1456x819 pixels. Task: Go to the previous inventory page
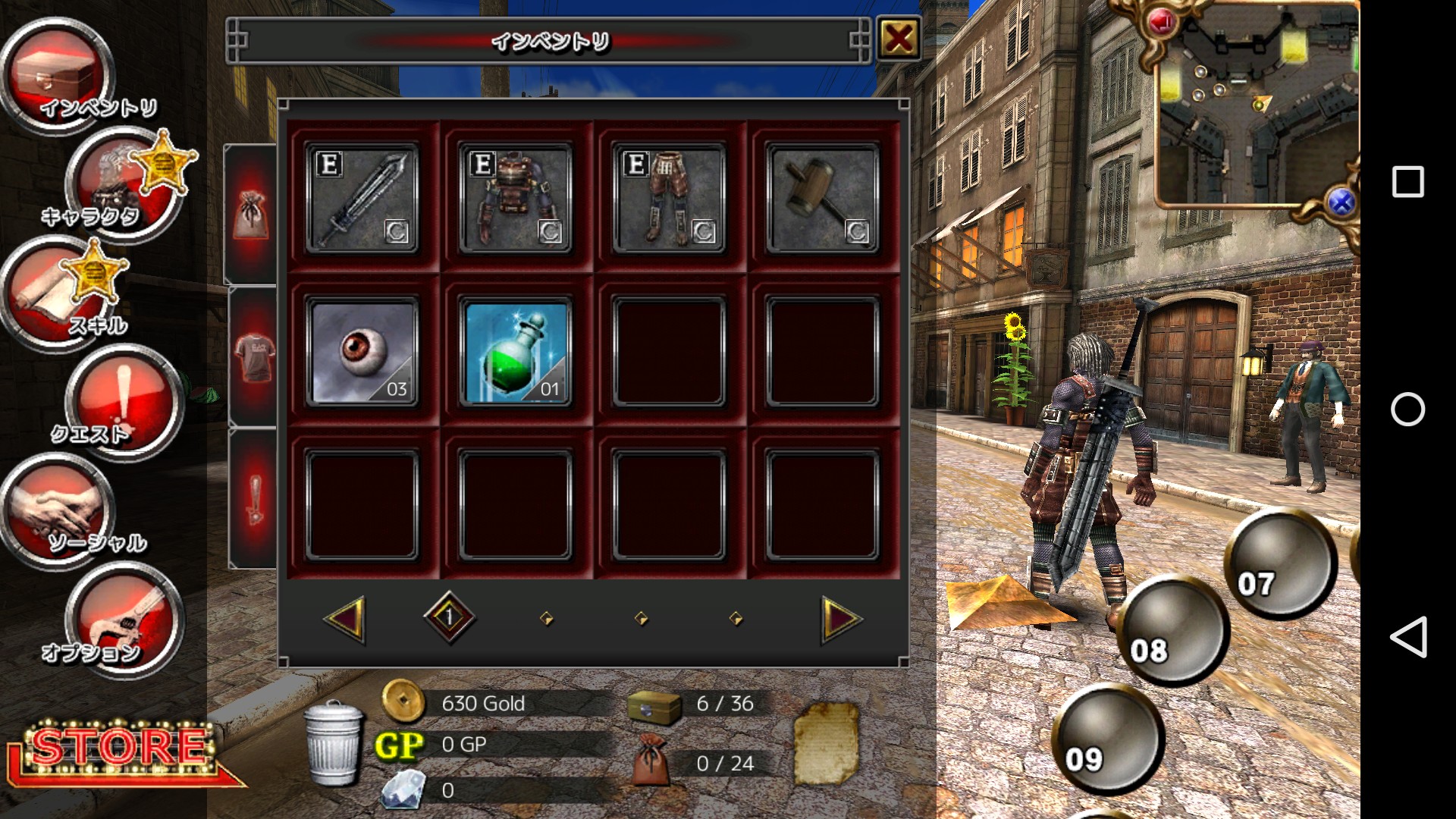[x=345, y=620]
